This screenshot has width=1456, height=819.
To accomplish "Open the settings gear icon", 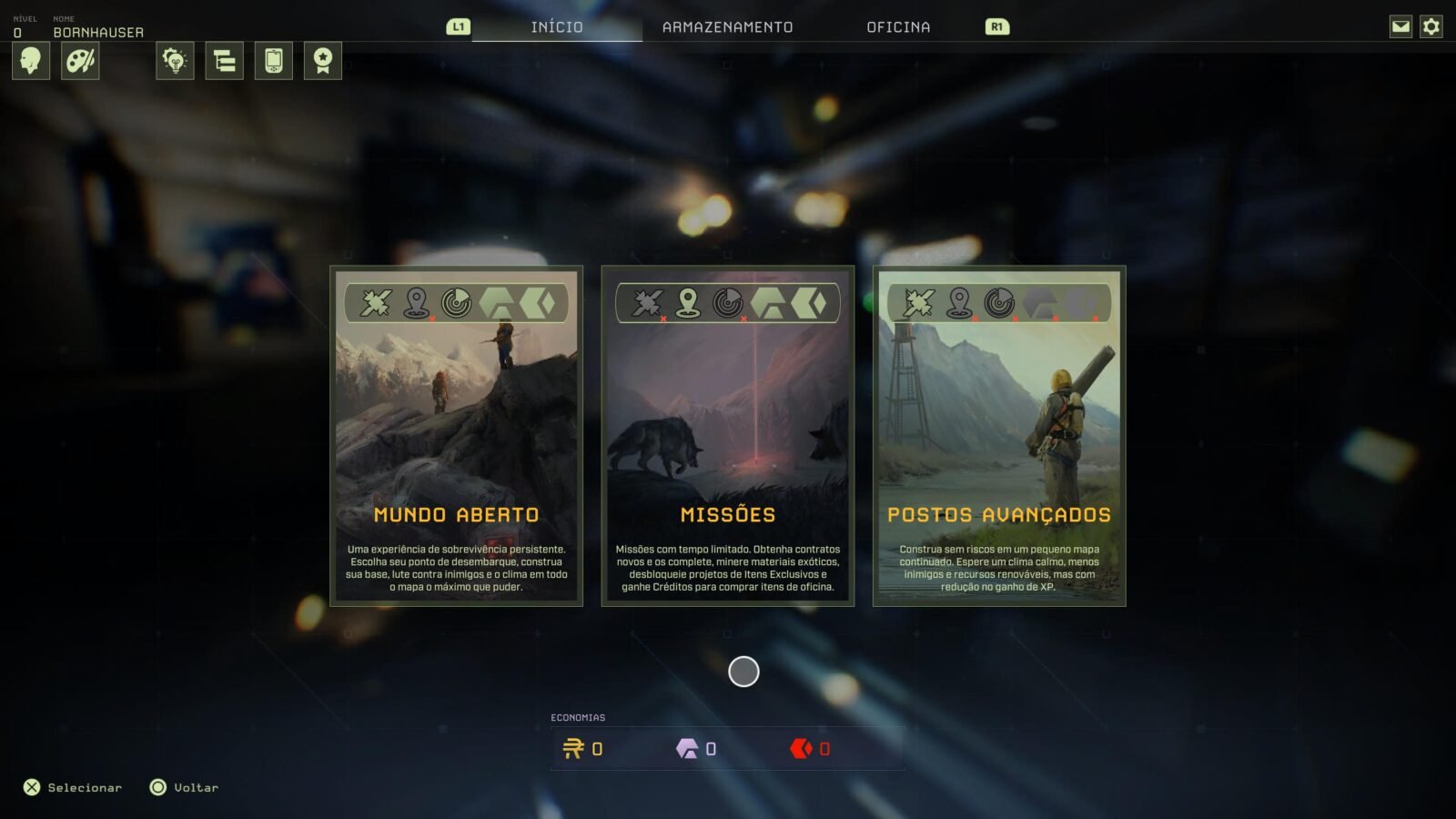I will (x=1431, y=26).
